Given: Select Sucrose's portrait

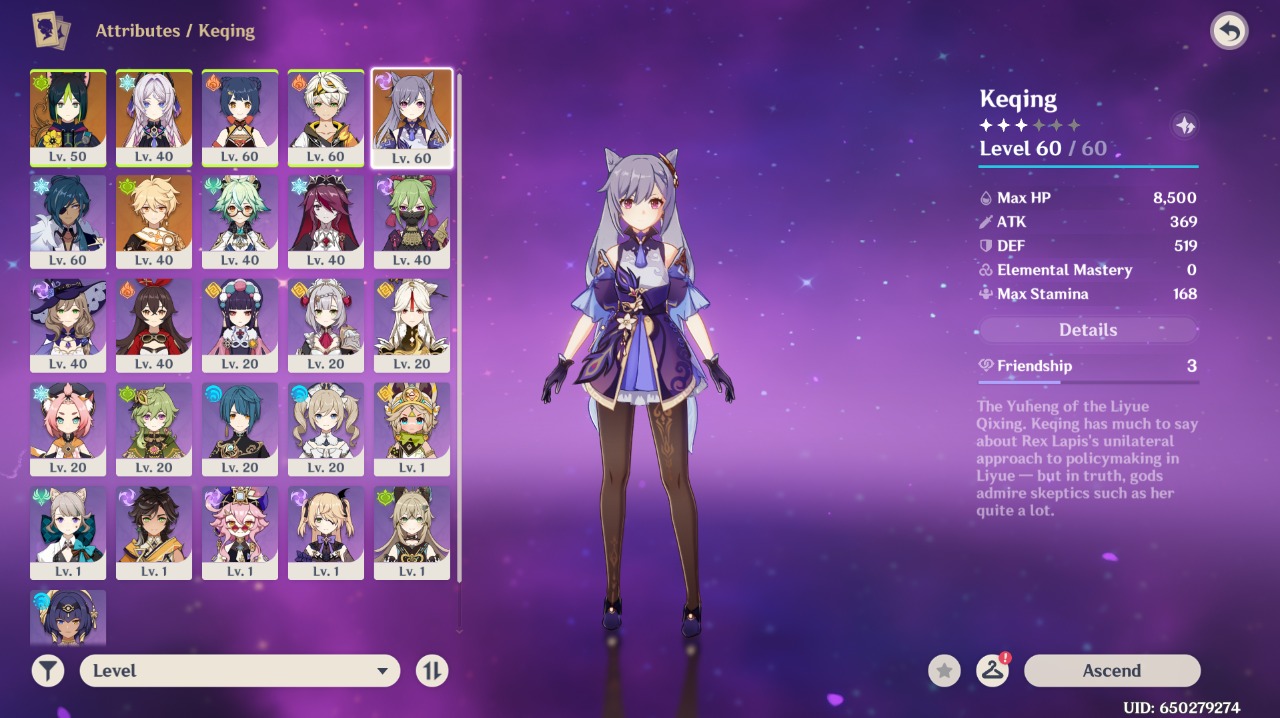Looking at the screenshot, I should pyautogui.click(x=240, y=214).
